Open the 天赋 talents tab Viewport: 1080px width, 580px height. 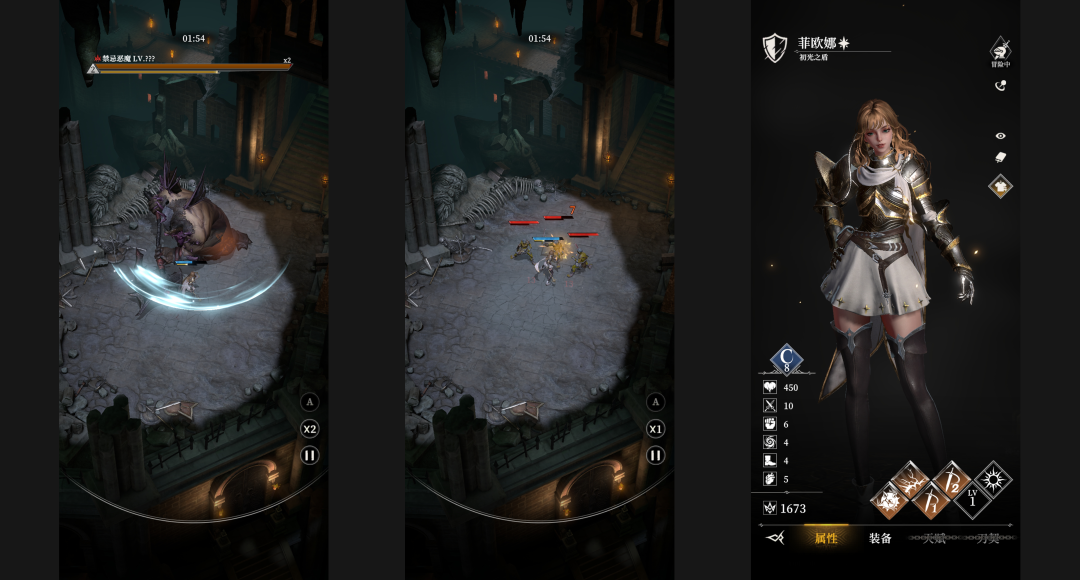click(934, 538)
